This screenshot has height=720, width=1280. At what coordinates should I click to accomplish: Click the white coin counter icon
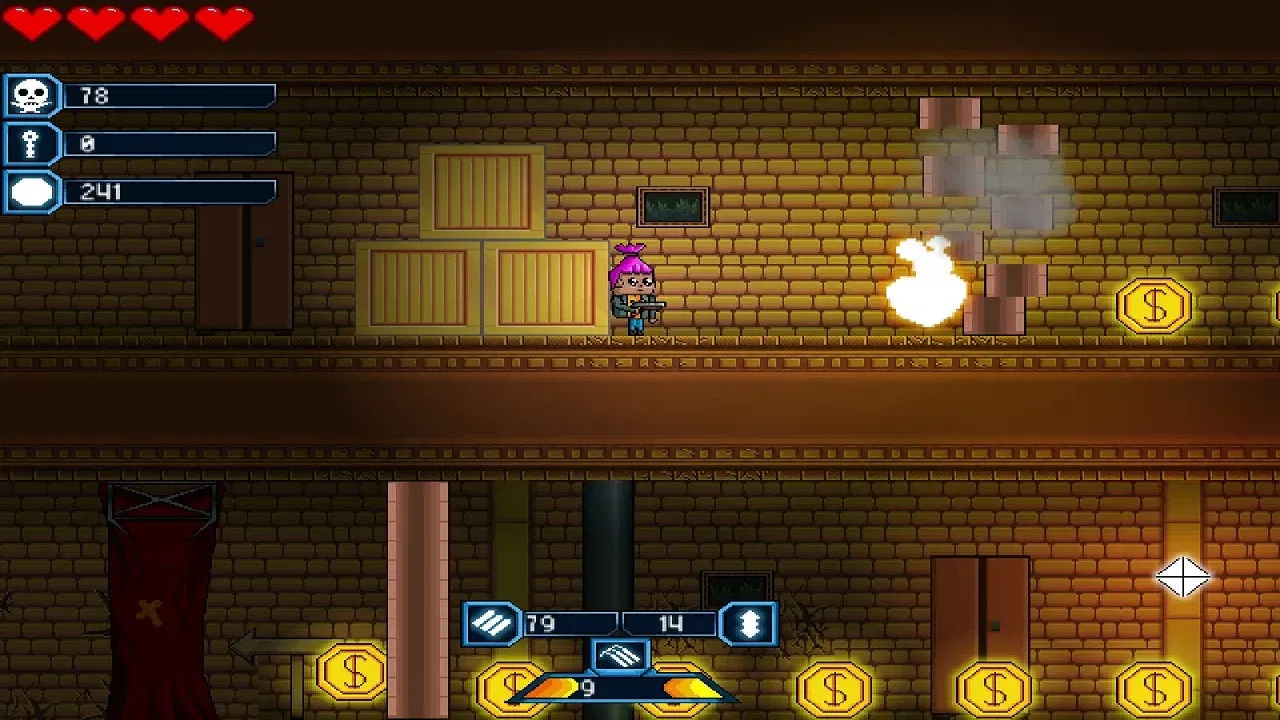click(30, 191)
